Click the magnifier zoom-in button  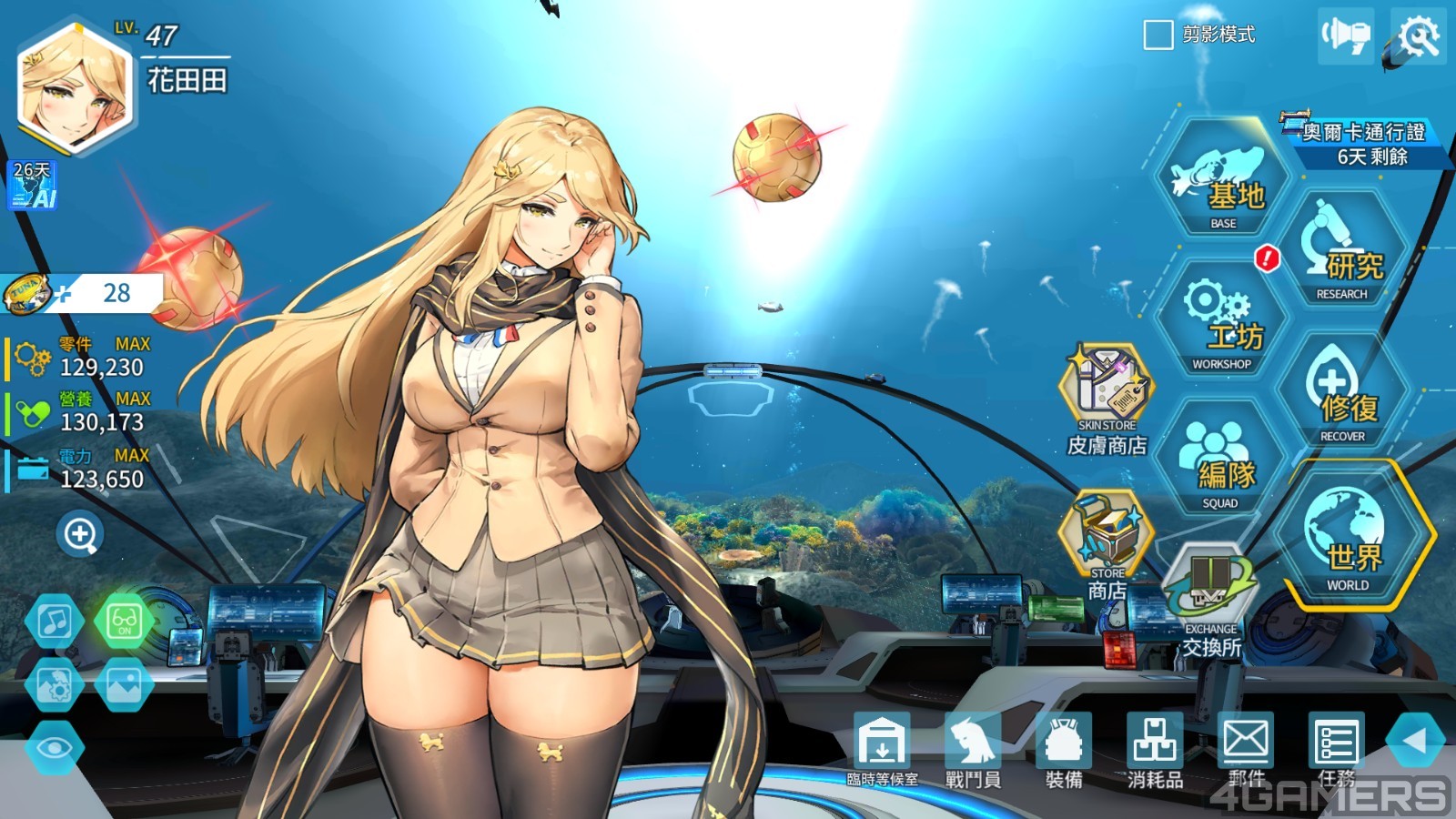point(80,534)
